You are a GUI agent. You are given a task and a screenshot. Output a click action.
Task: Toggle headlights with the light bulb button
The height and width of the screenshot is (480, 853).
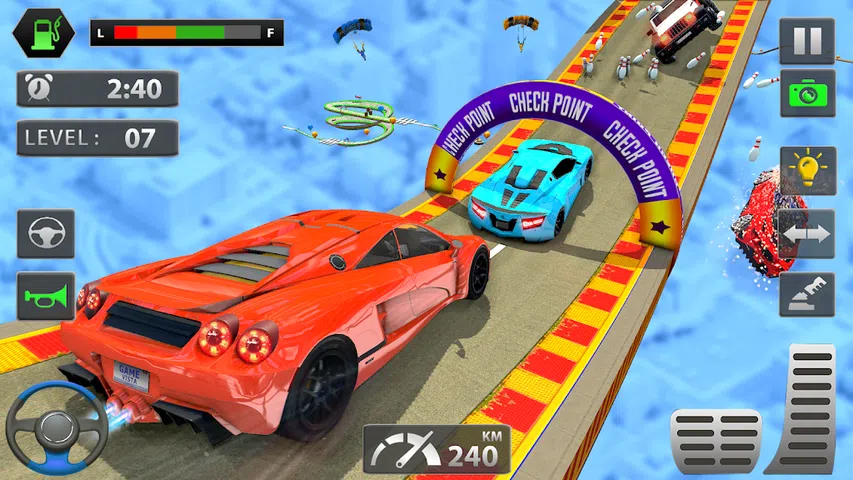(x=807, y=171)
